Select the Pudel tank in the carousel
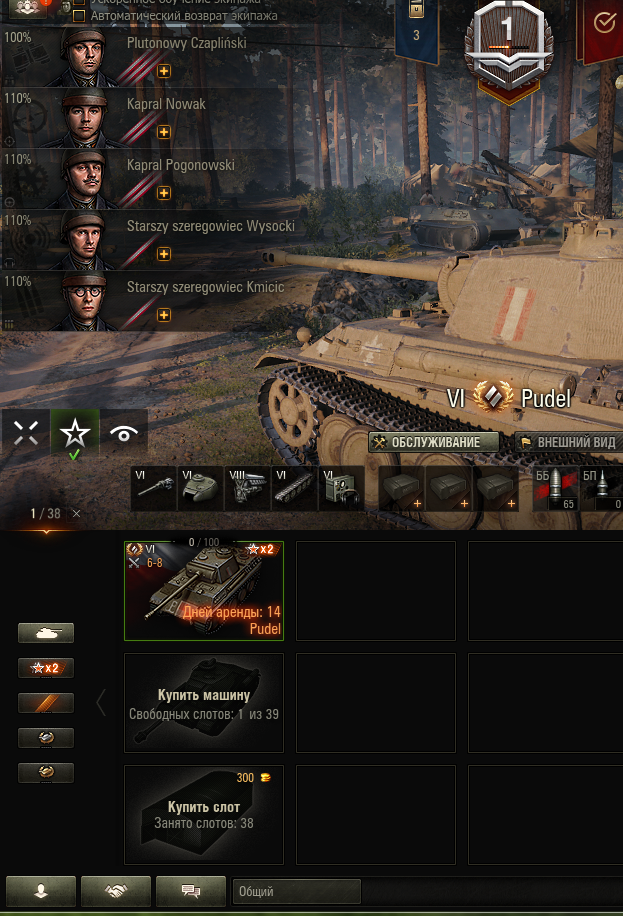Image resolution: width=623 pixels, height=916 pixels. click(x=204, y=590)
